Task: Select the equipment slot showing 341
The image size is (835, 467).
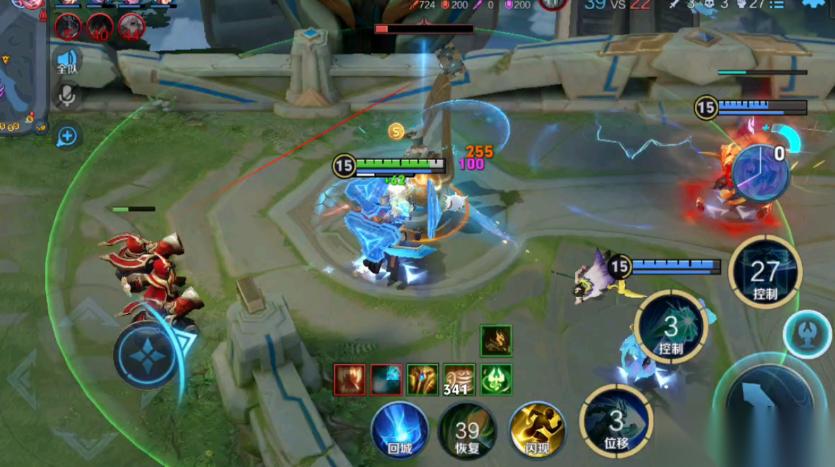Action: coord(459,380)
